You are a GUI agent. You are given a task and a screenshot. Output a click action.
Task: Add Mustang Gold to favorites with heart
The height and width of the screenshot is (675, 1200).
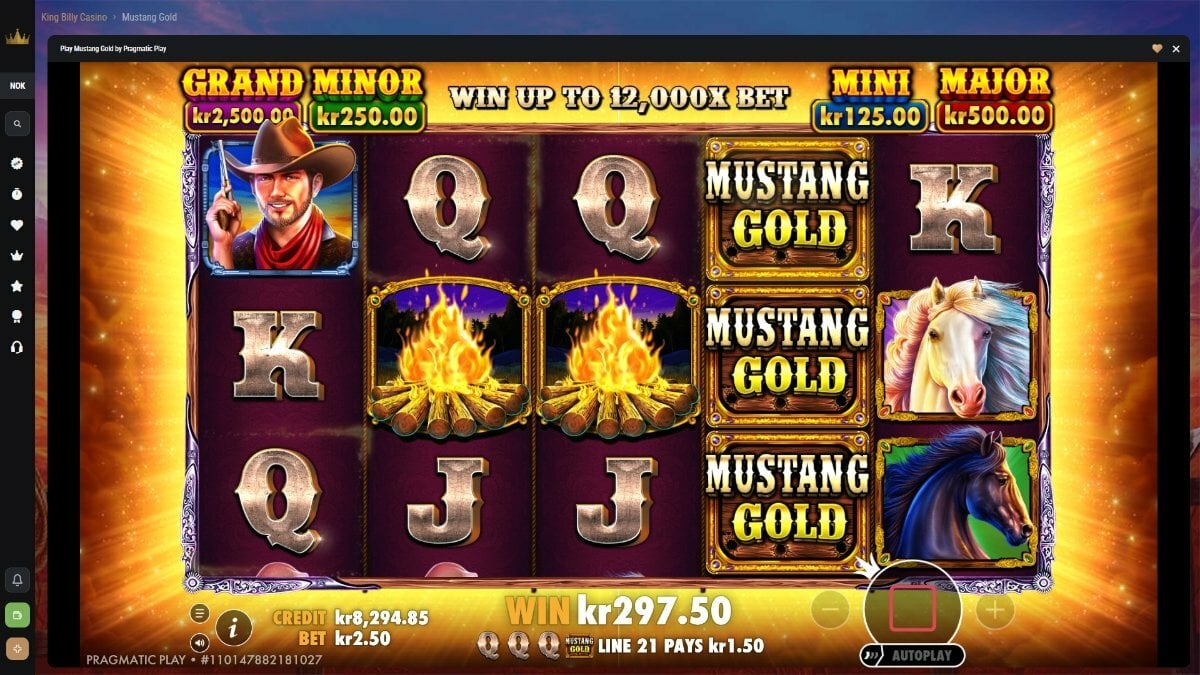coord(1157,48)
